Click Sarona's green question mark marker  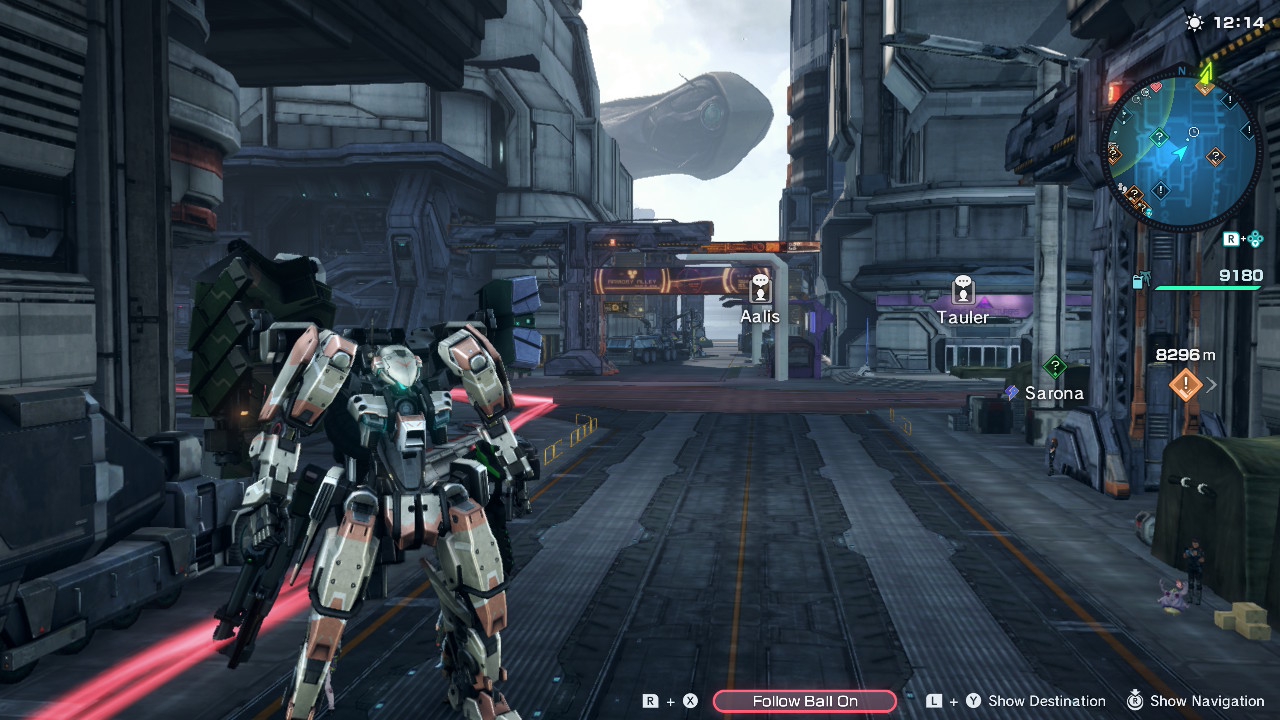tap(1054, 367)
